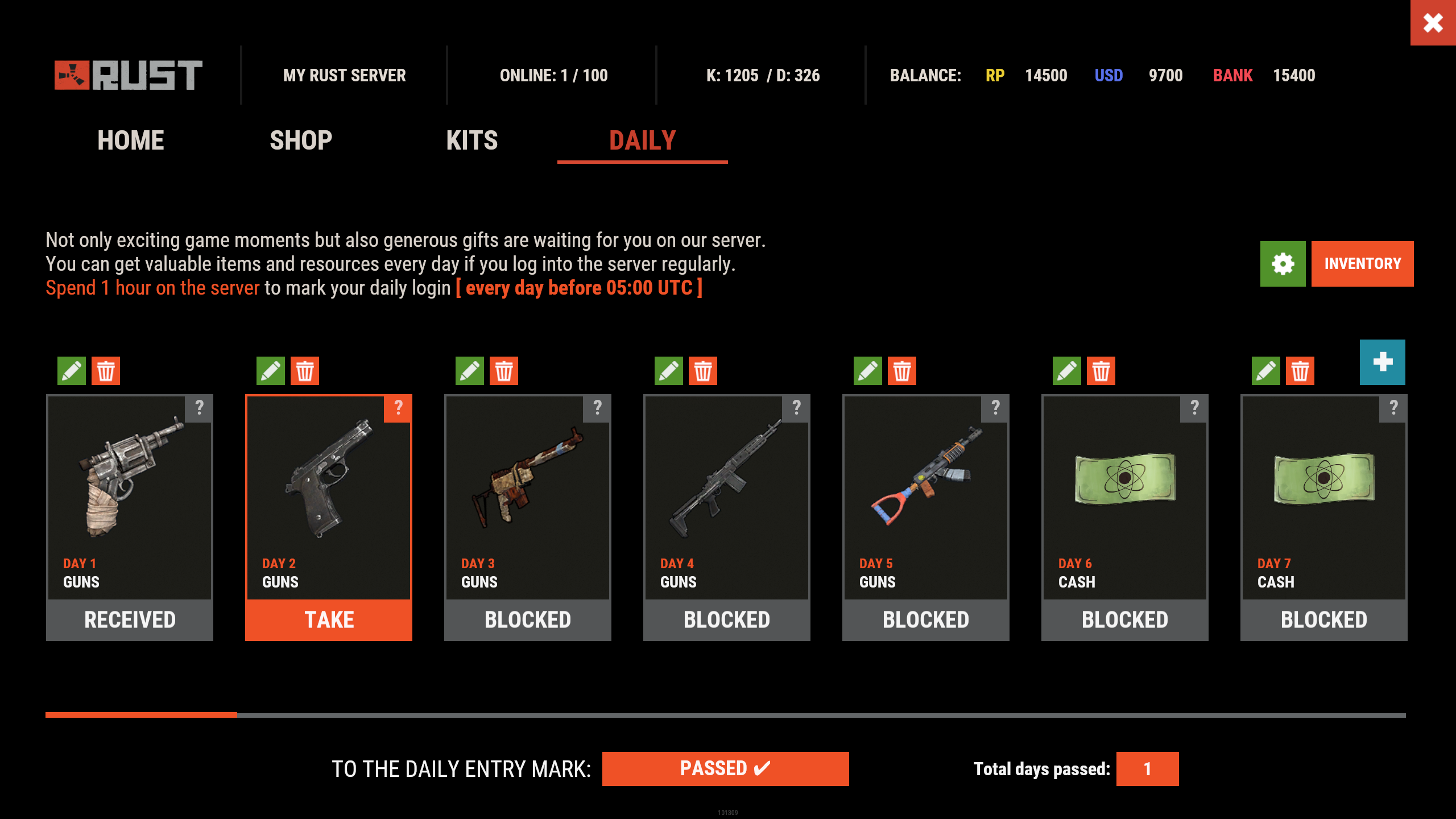The height and width of the screenshot is (819, 1456).
Task: Show the Day 7 cash reward hint
Action: (x=1394, y=407)
